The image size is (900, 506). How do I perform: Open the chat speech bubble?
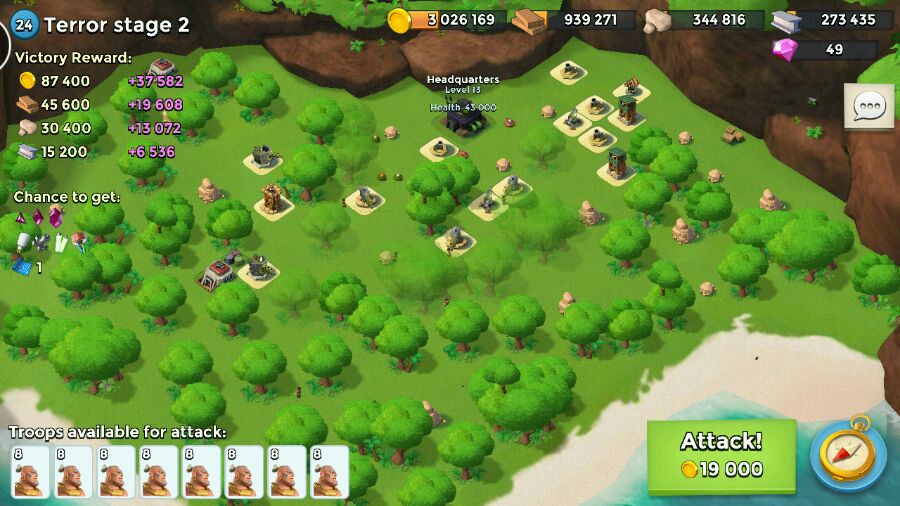[868, 106]
